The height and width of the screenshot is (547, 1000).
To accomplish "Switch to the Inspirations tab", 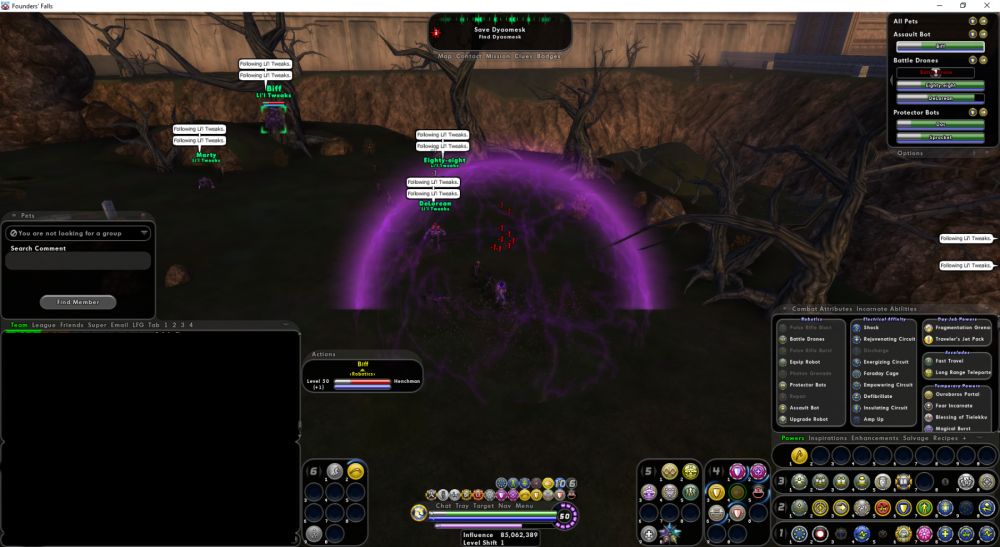I will [828, 438].
